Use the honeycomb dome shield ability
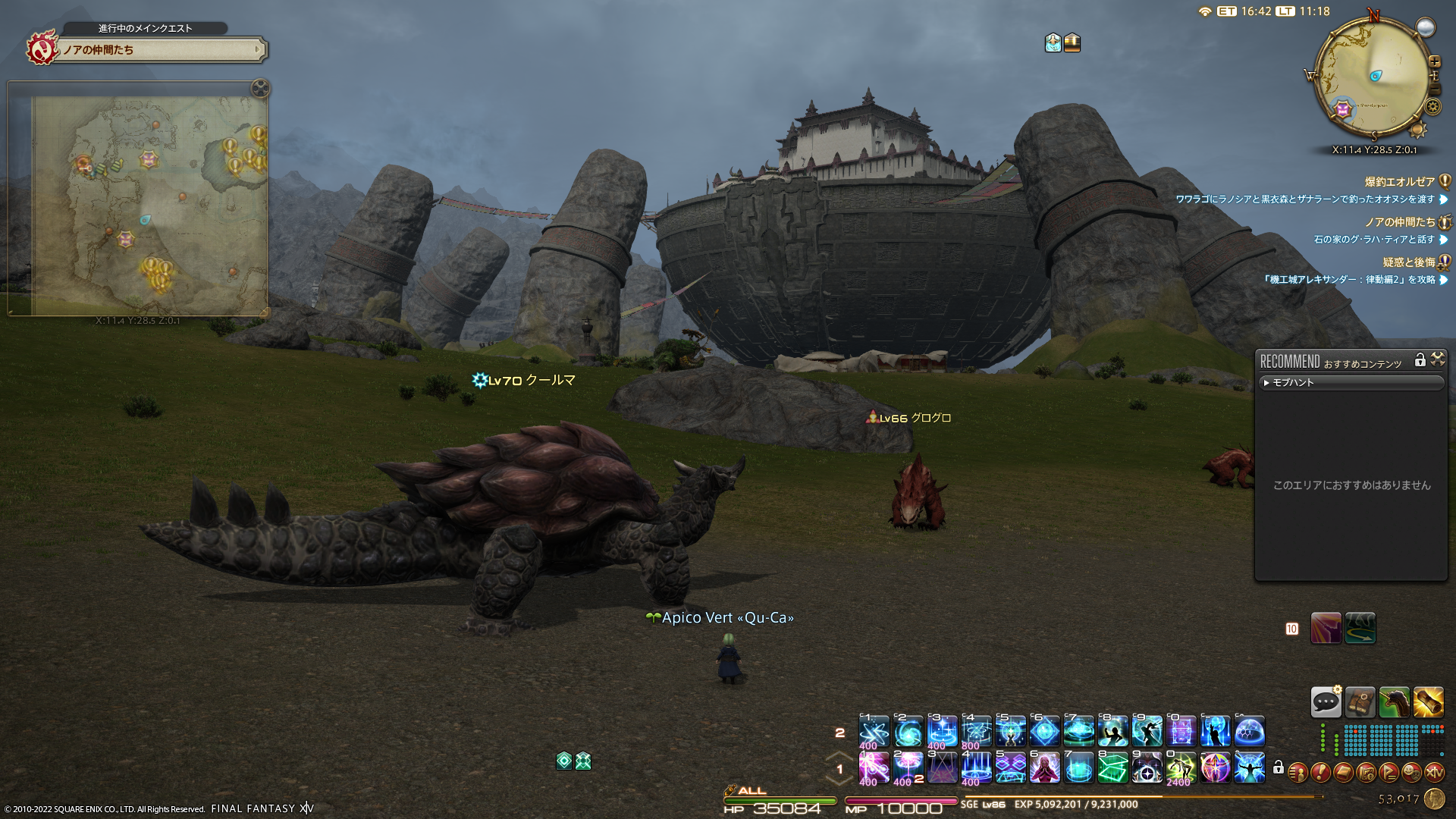Screen dimensions: 1456x819 click(x=1249, y=732)
